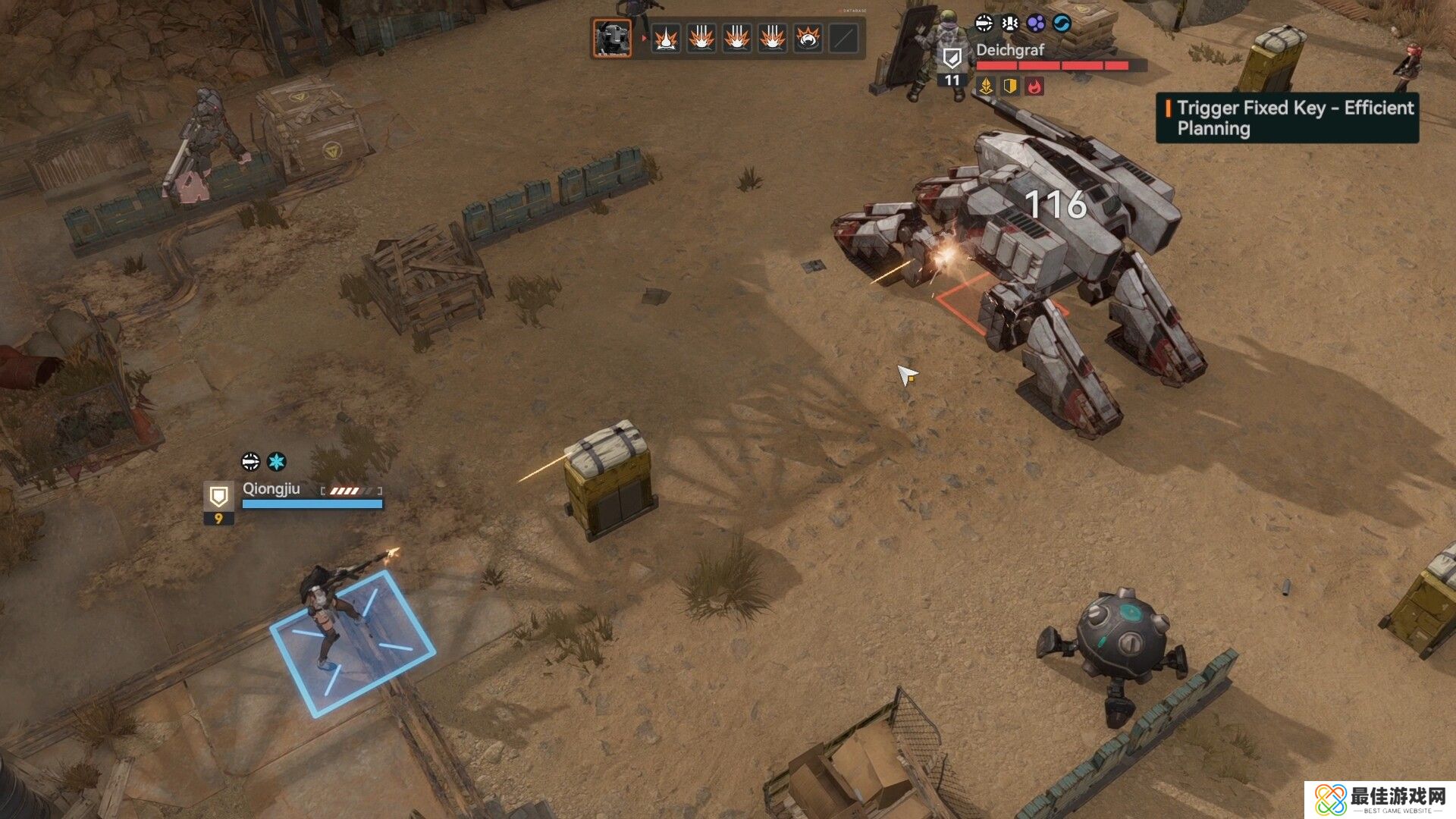1456x819 pixels.
Task: Click the single-spike burst action icon
Action: pos(666,38)
